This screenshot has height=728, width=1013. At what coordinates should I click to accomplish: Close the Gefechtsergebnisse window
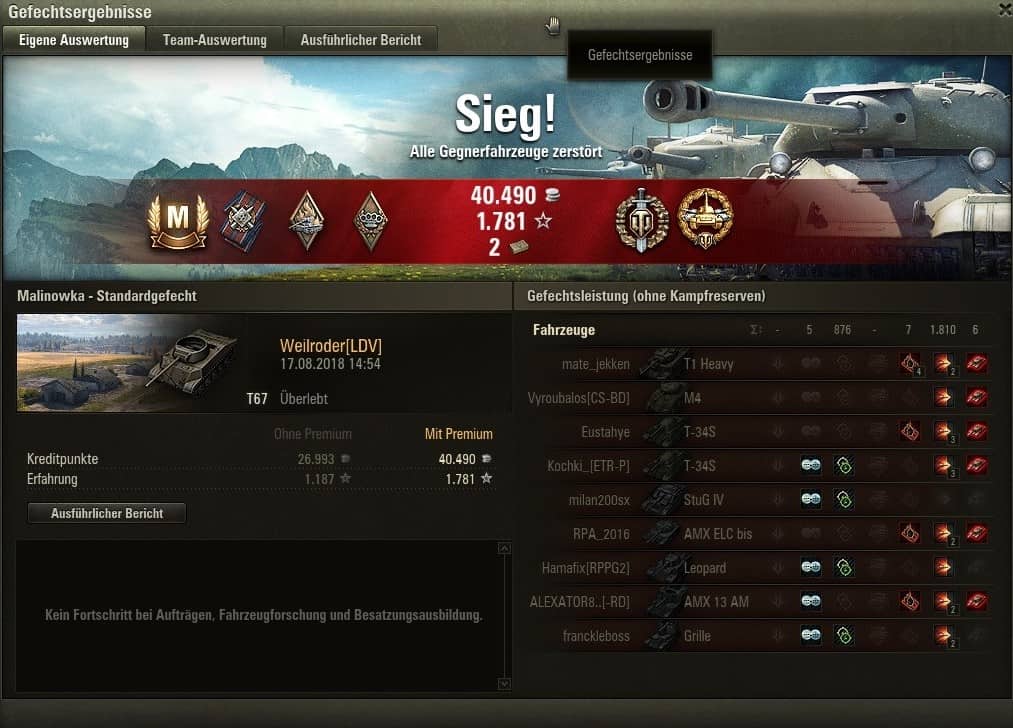pyautogui.click(x=1004, y=10)
